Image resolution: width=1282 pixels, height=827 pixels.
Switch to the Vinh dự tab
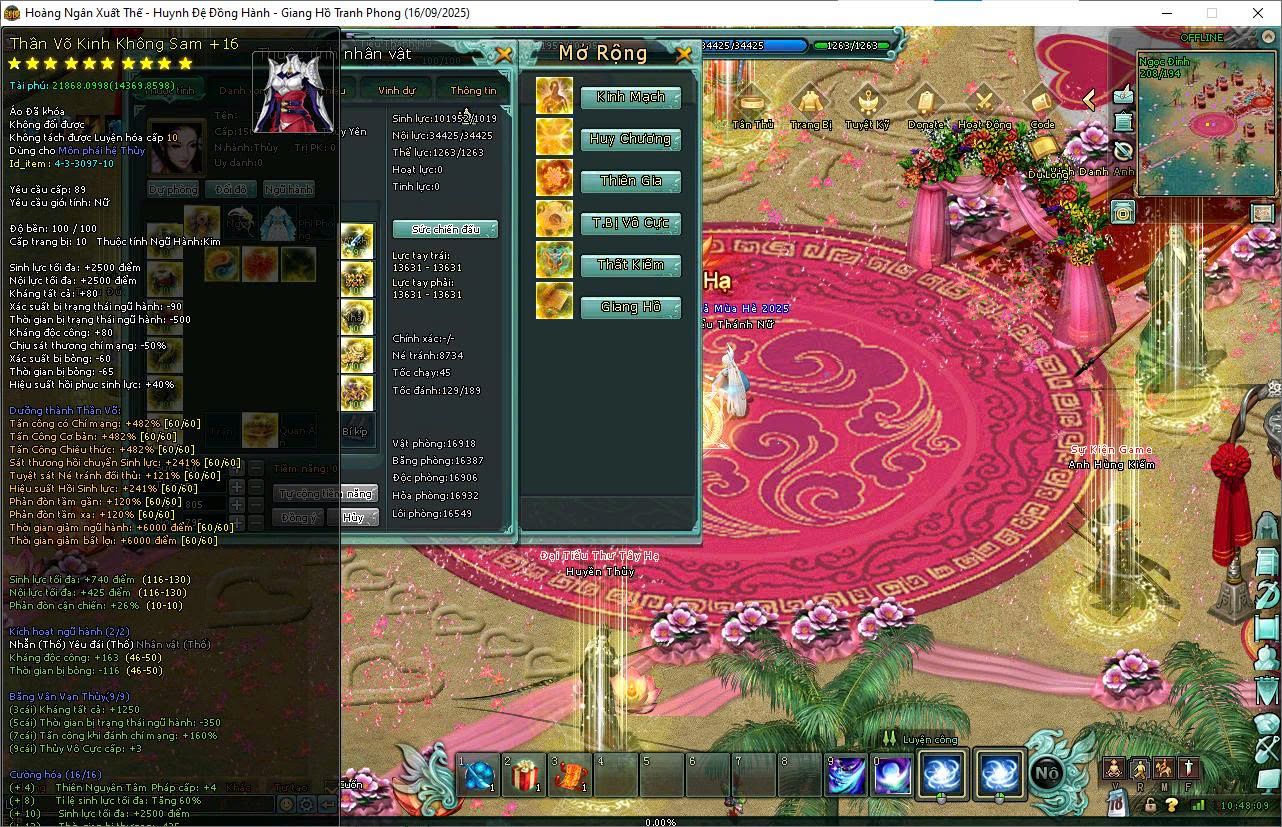click(397, 90)
